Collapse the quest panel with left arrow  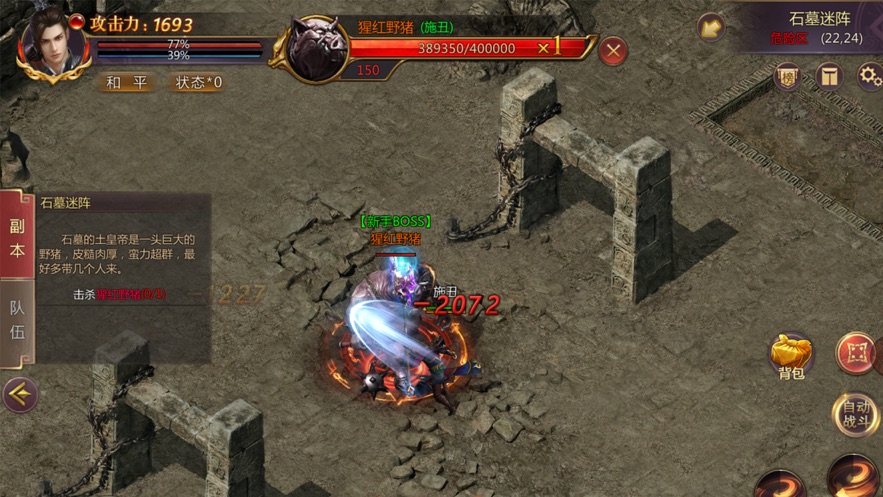(19, 395)
